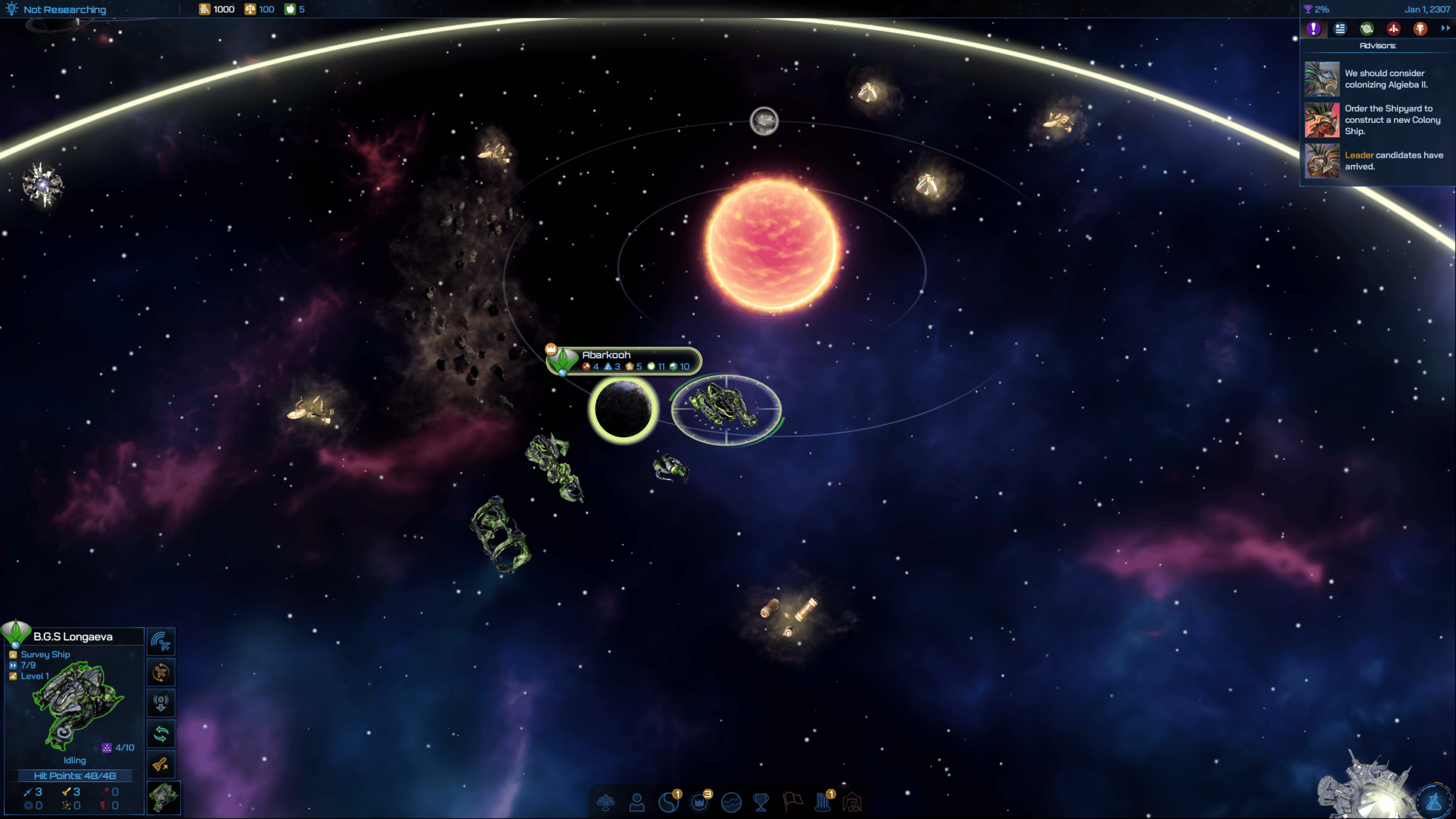Select the small ship thumbnail below the commands
Image resolution: width=1456 pixels, height=819 pixels.
(163, 797)
